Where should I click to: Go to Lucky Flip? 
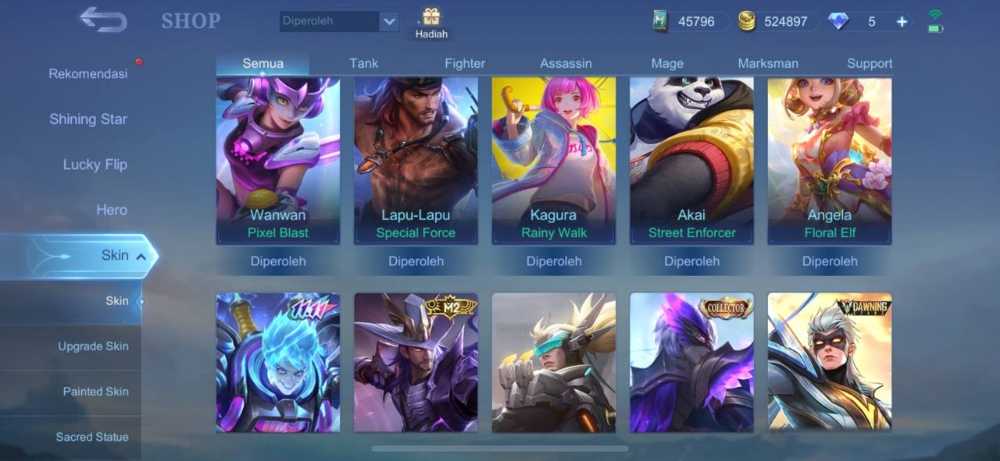(95, 164)
